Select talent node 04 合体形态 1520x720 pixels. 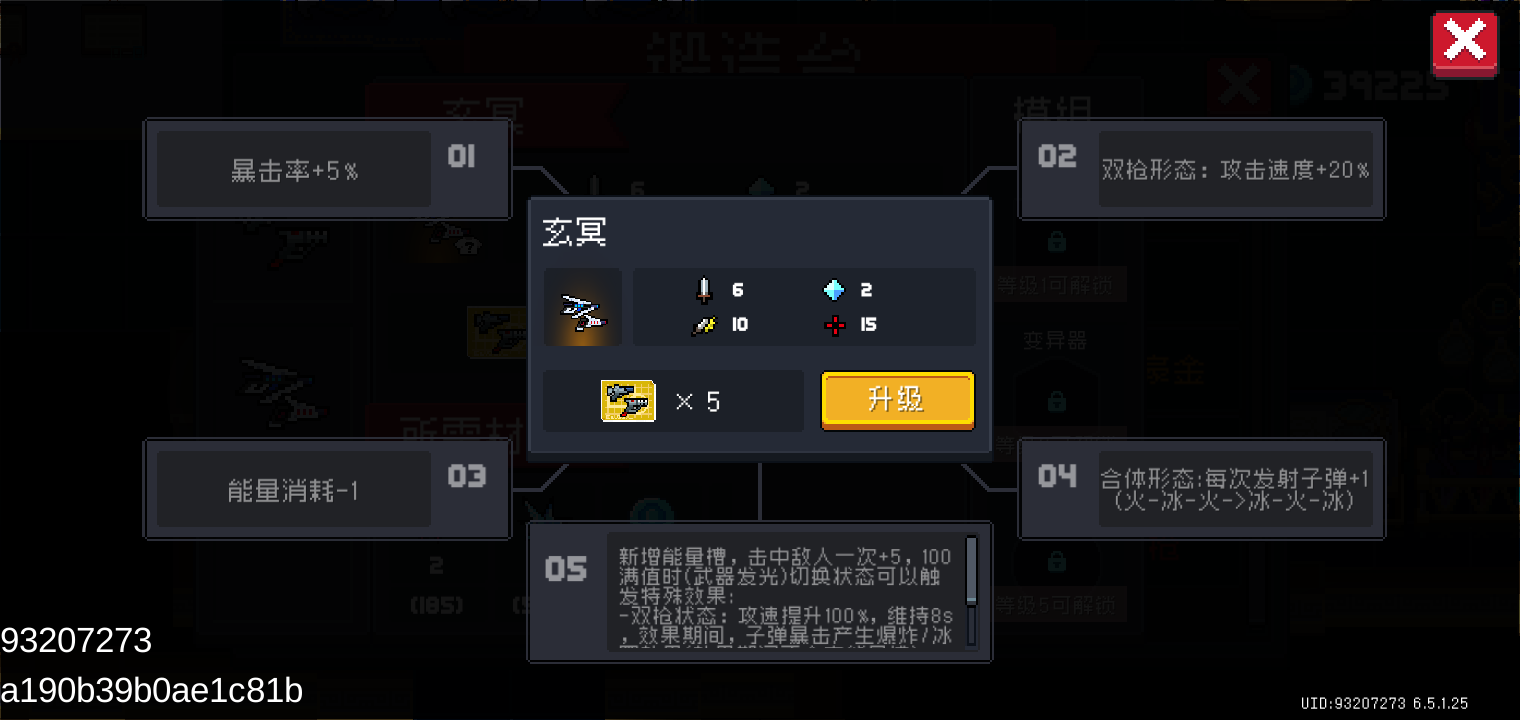click(1200, 488)
